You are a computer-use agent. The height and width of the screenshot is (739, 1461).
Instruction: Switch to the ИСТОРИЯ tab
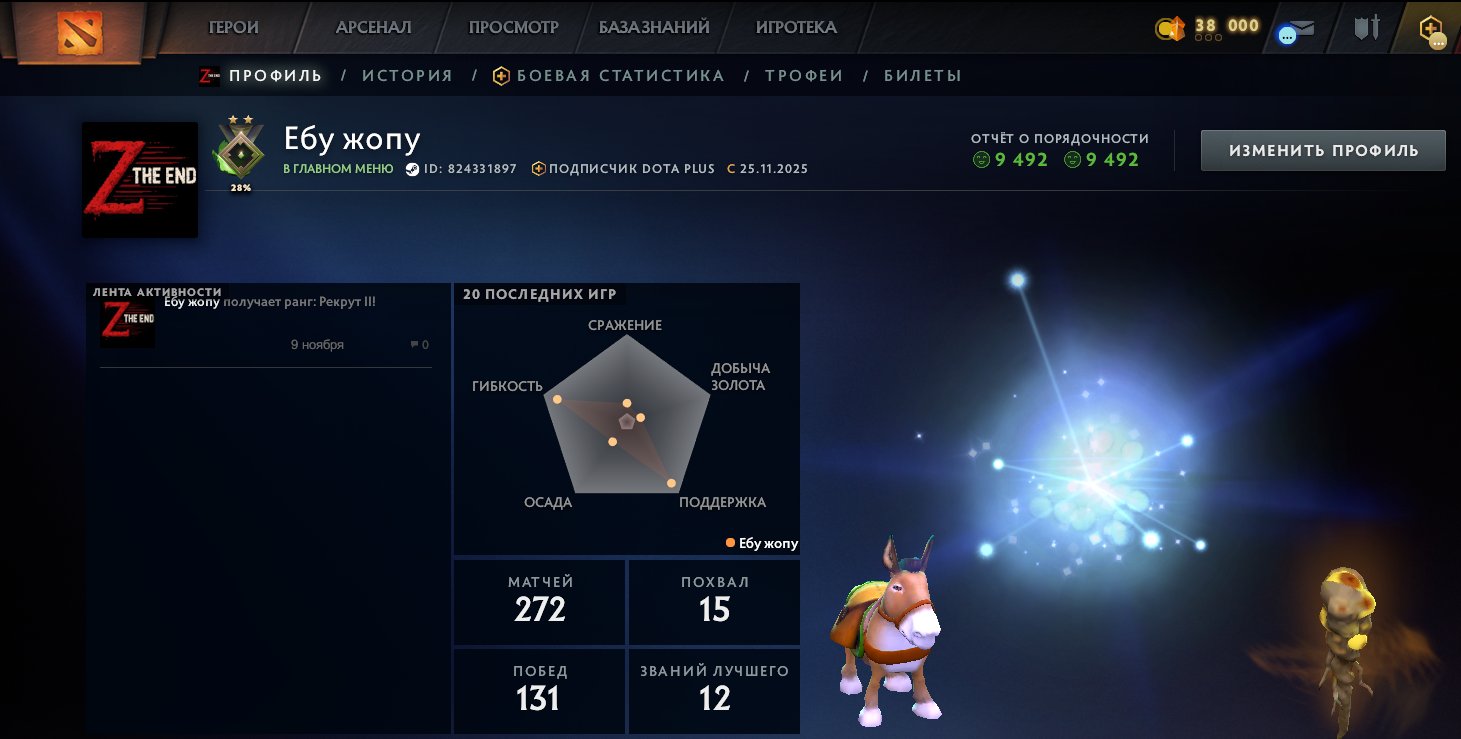click(406, 75)
